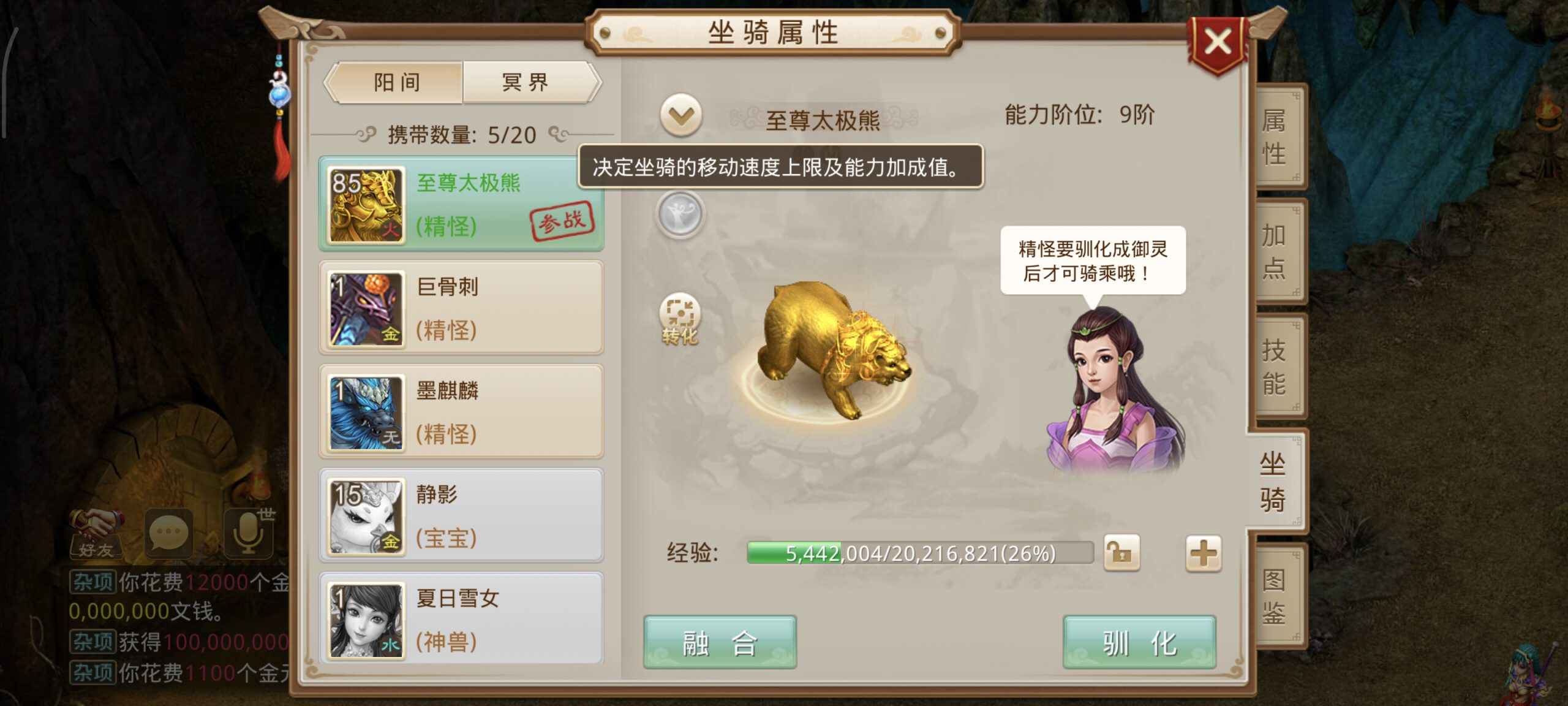
Task: Open the 好友 friends panel
Action: pos(97,533)
